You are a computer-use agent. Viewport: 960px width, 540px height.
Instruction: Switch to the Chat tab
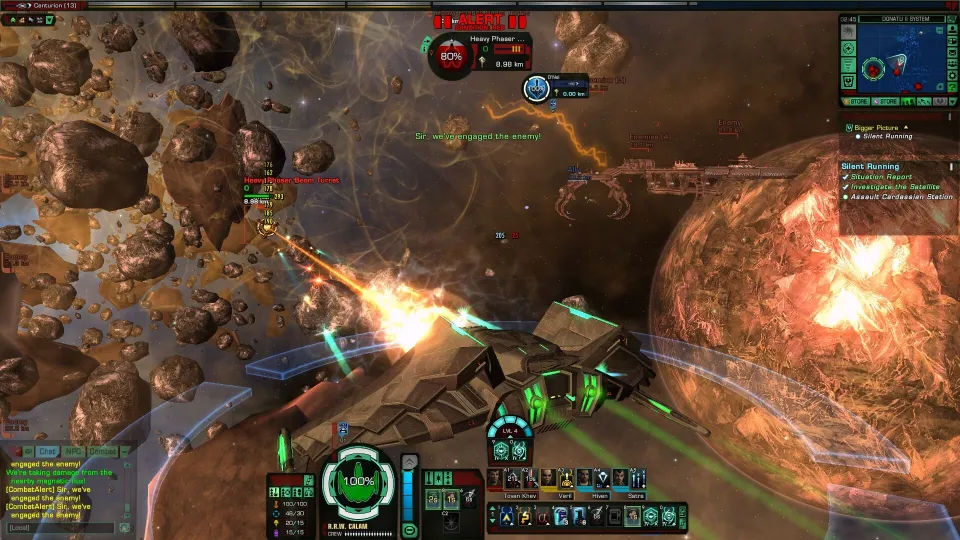(x=47, y=451)
